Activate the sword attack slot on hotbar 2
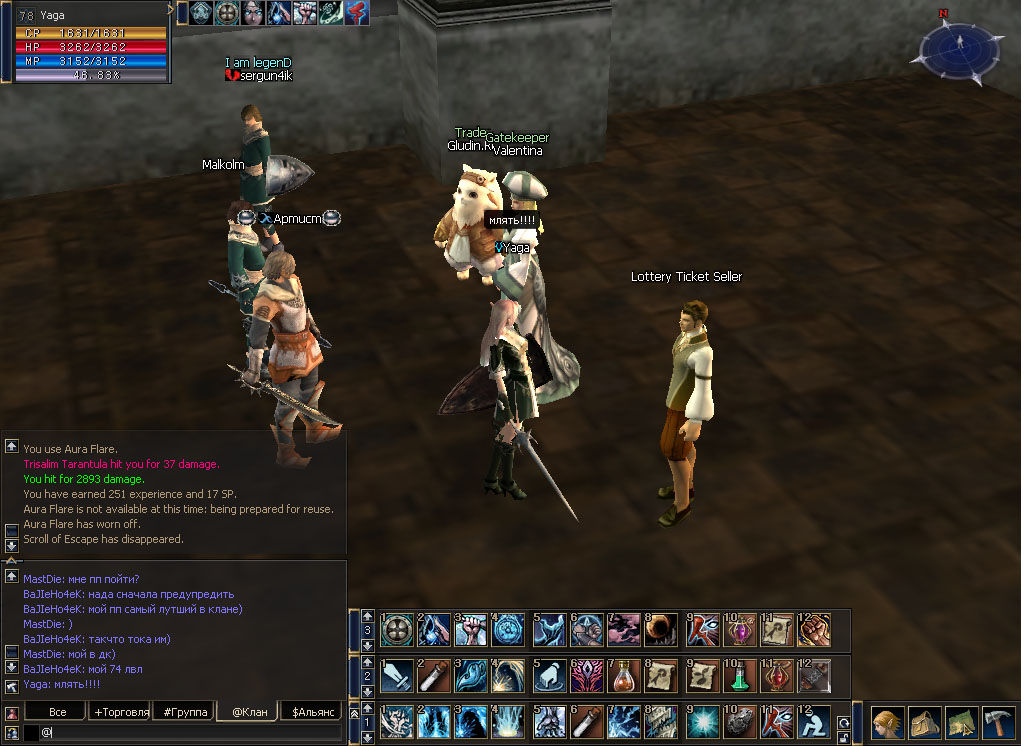 [x=397, y=675]
